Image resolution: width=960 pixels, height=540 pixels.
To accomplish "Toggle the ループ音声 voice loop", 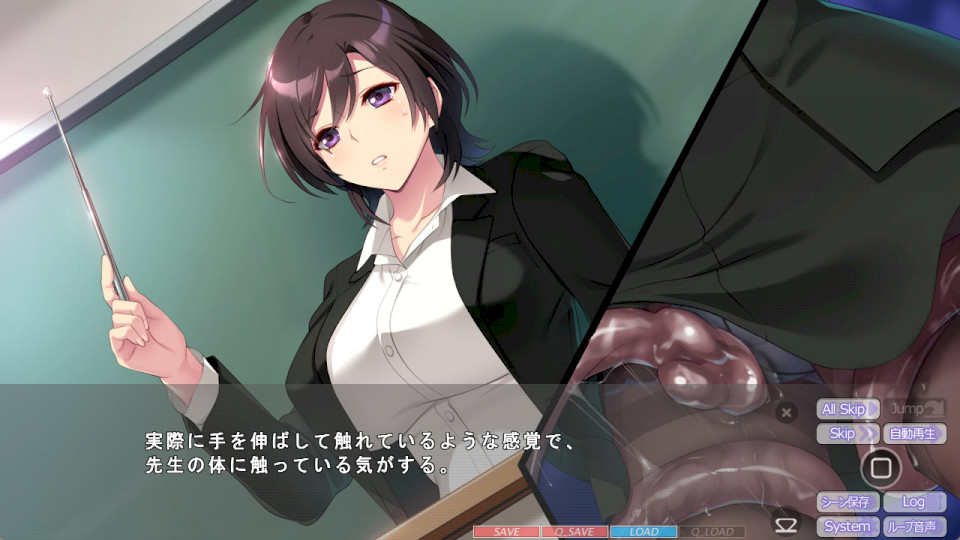I will pyautogui.click(x=914, y=526).
